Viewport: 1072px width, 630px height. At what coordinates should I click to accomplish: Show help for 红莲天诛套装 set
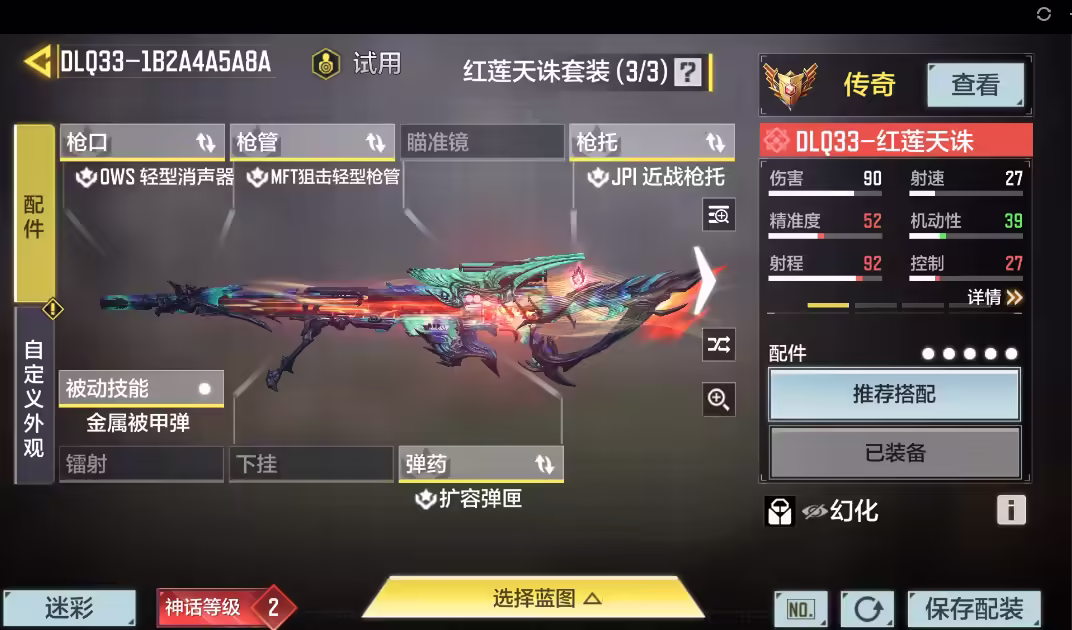(688, 72)
